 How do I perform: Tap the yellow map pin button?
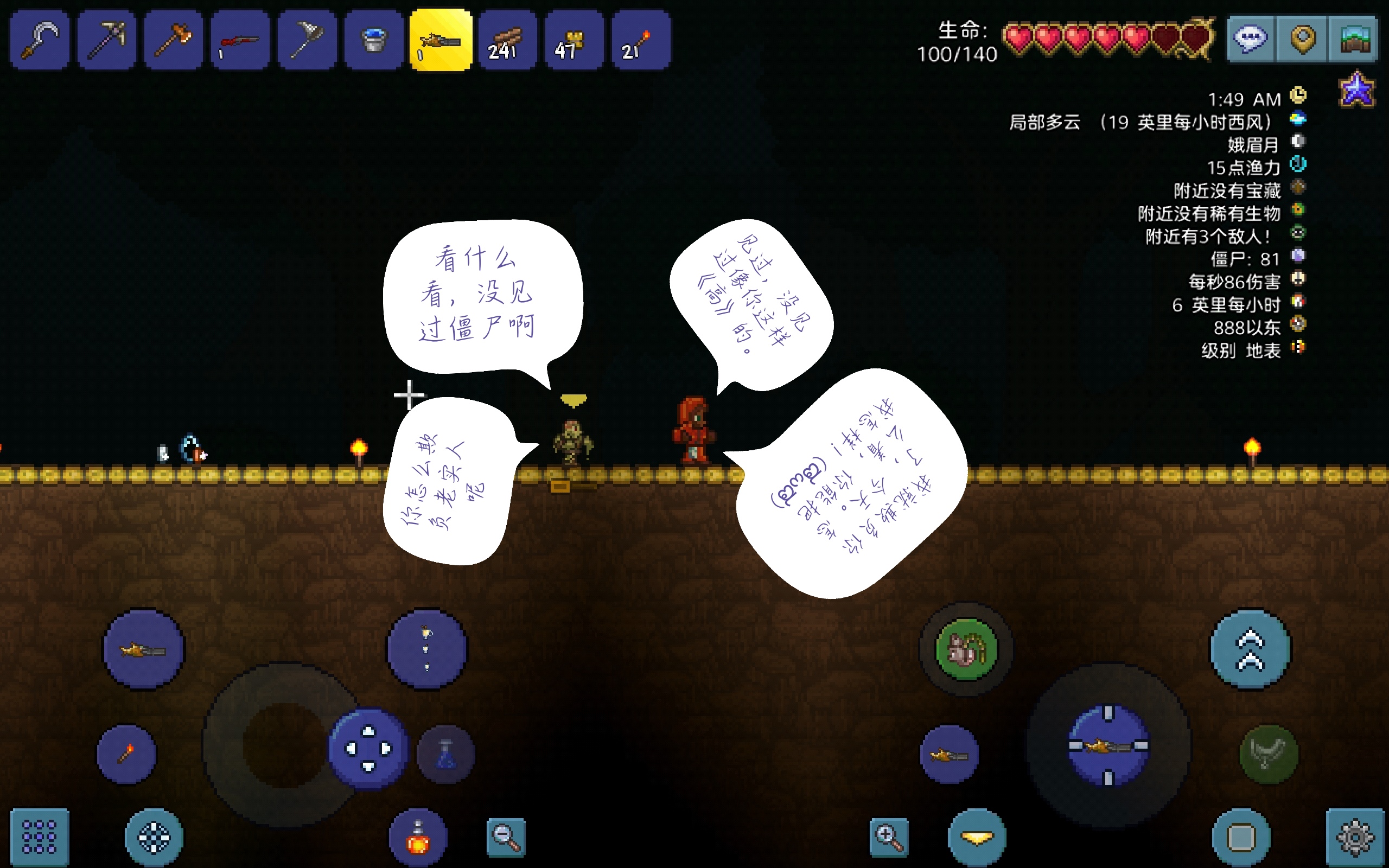pos(1302,39)
